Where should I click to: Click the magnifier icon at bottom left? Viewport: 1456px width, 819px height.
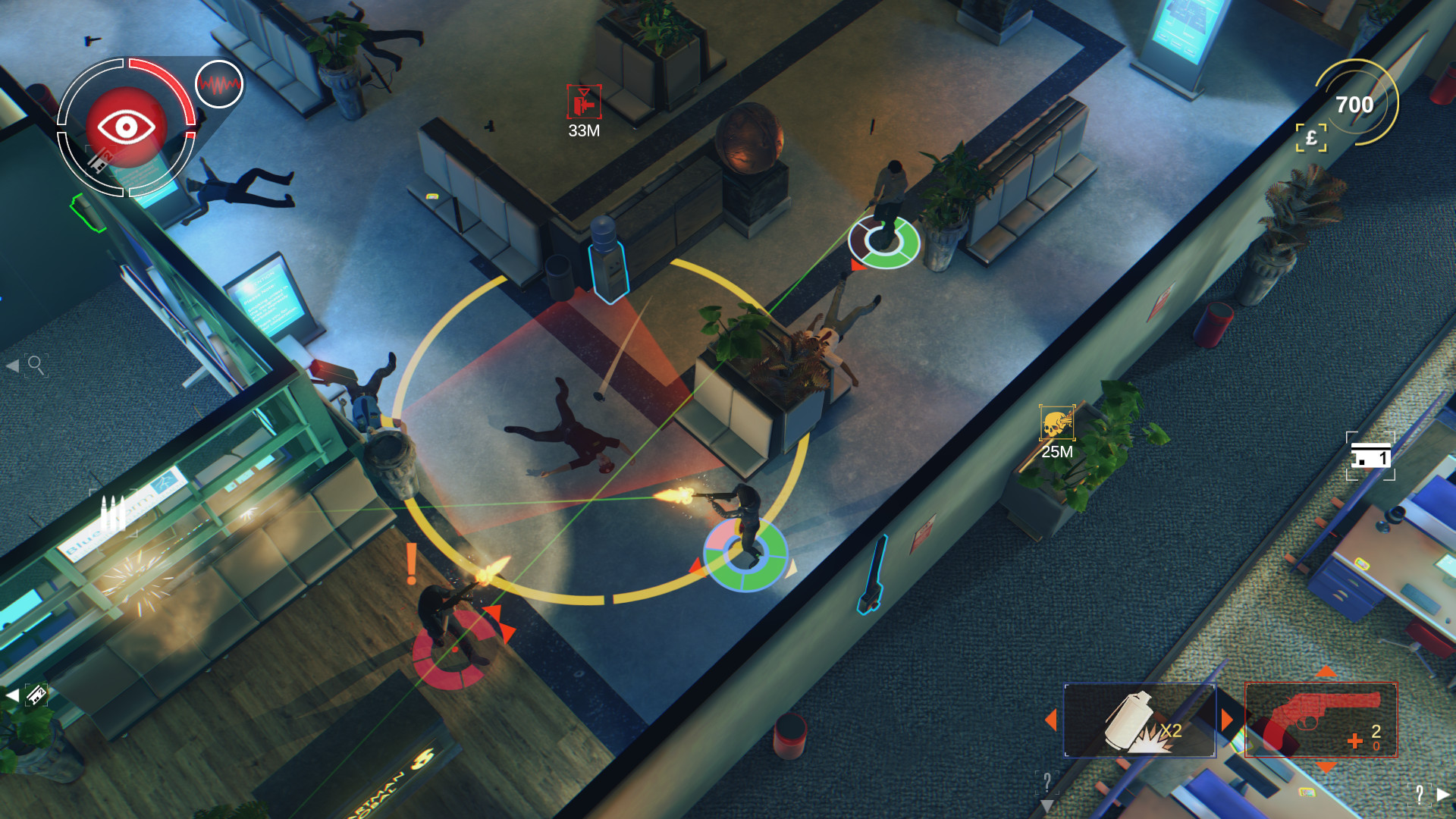tap(36, 363)
